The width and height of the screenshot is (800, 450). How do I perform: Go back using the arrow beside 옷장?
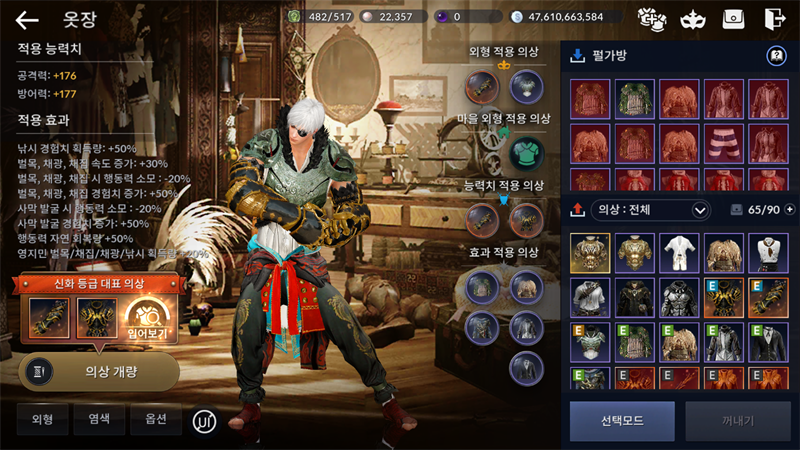(27, 19)
